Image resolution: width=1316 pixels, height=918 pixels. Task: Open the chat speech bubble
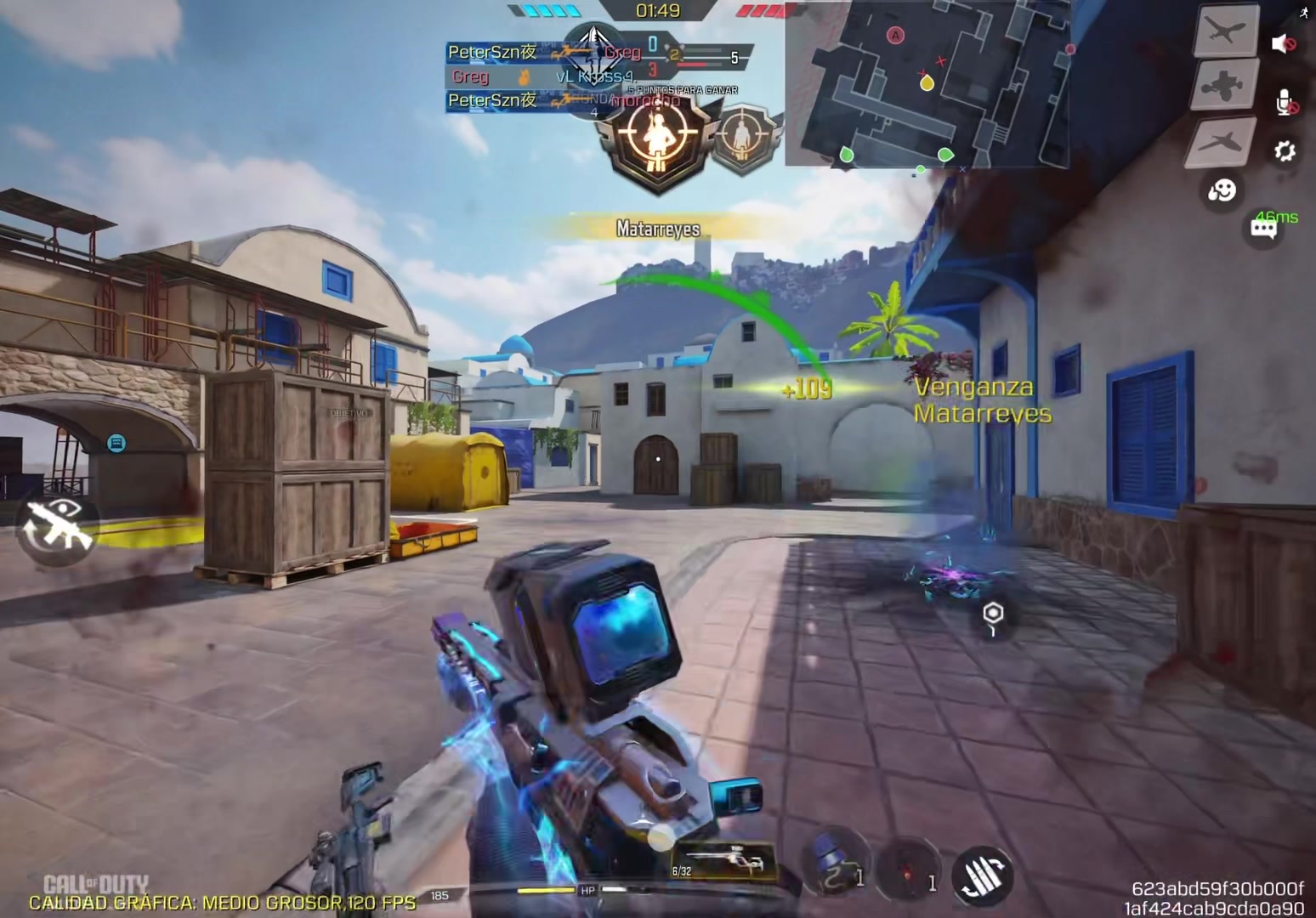pos(1263,228)
